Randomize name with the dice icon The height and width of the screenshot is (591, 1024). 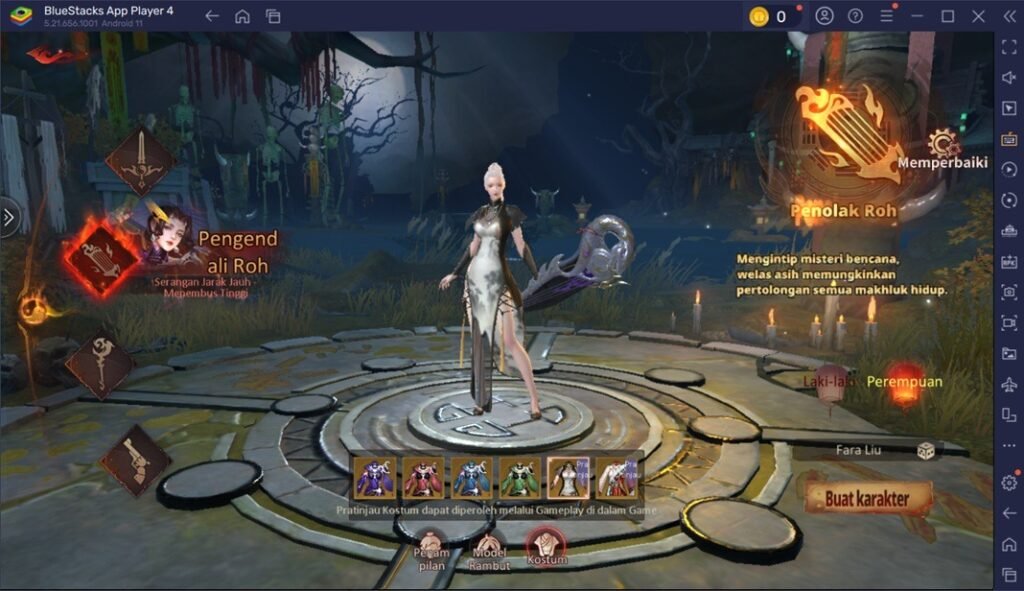point(927,450)
